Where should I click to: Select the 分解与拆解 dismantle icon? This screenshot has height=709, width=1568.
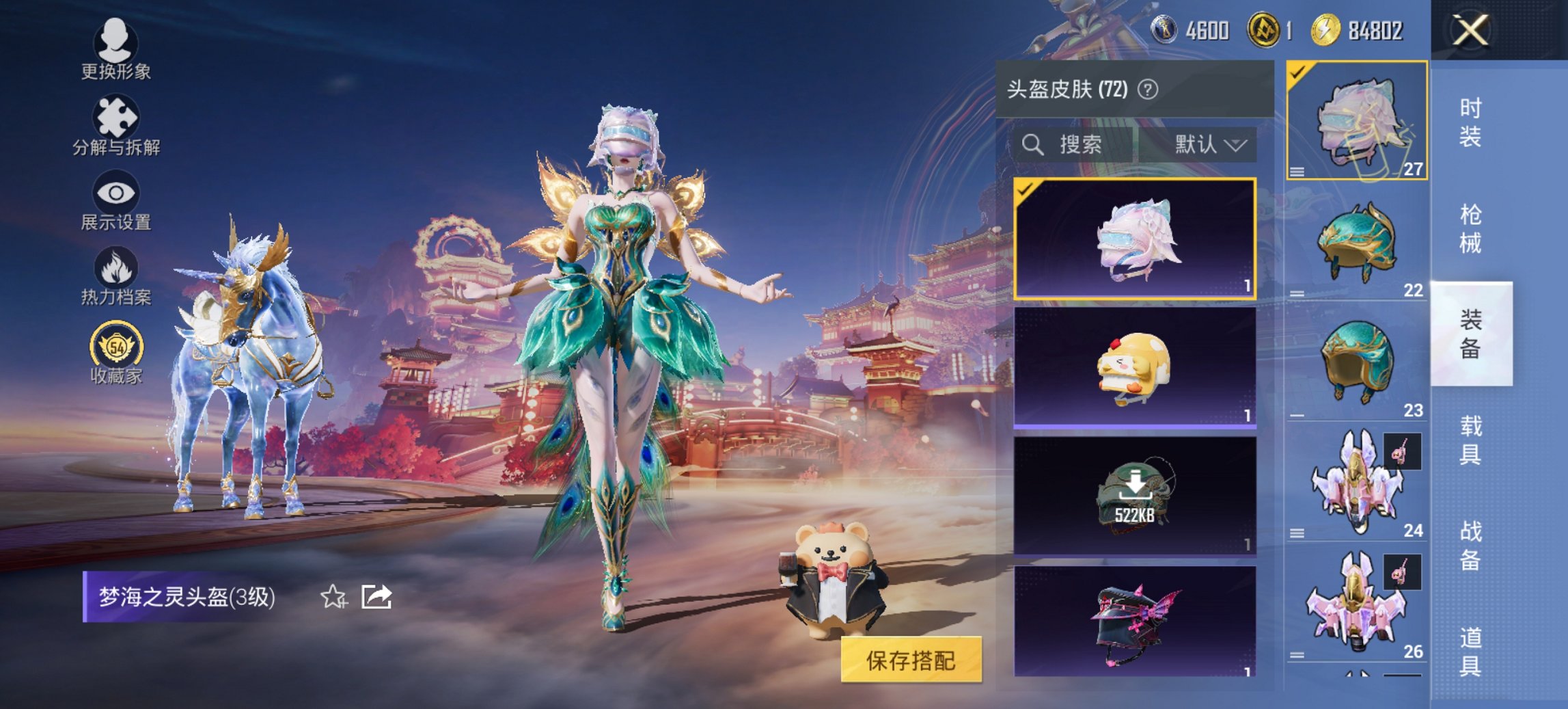(116, 123)
